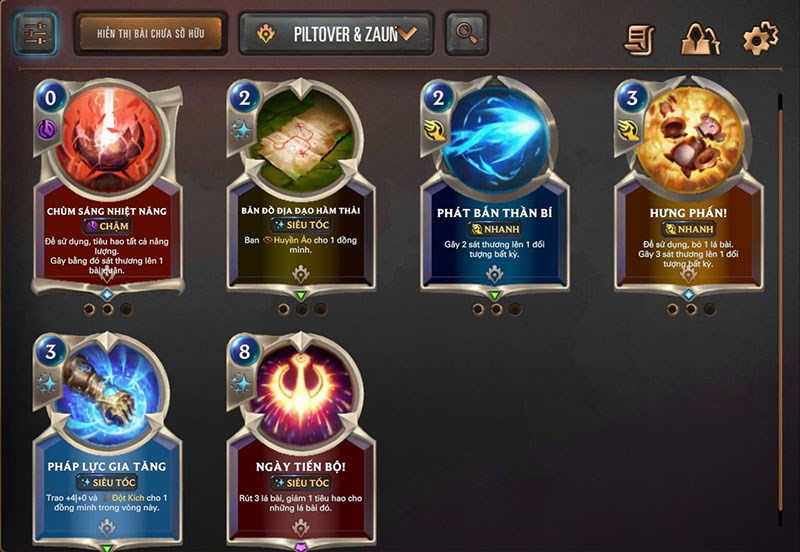Choose the Phát Bắn Thần Bí card
The height and width of the screenshot is (552, 800).
click(x=494, y=190)
